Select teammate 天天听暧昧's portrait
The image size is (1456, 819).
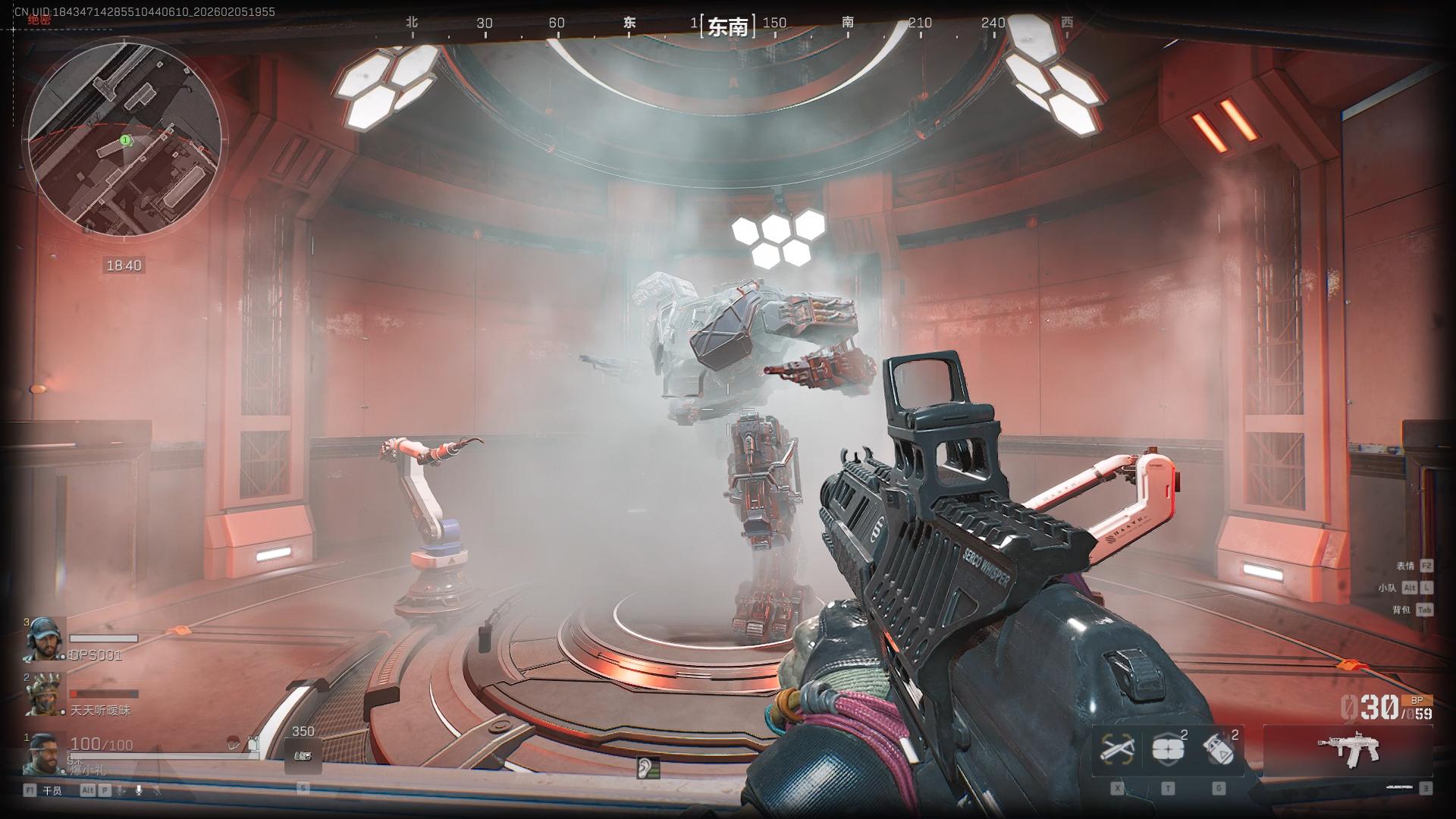45,694
